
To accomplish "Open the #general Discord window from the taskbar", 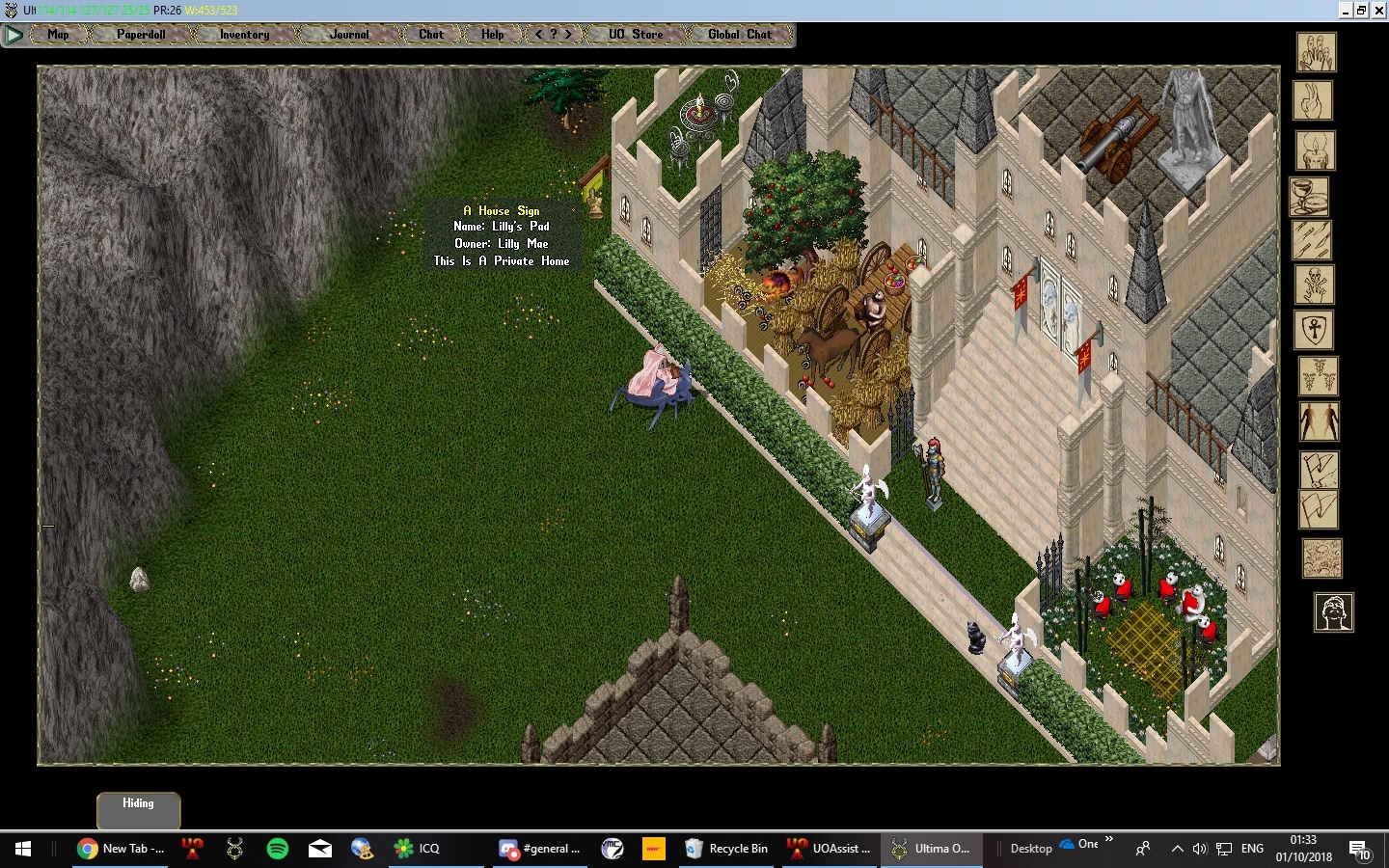I will [x=540, y=849].
